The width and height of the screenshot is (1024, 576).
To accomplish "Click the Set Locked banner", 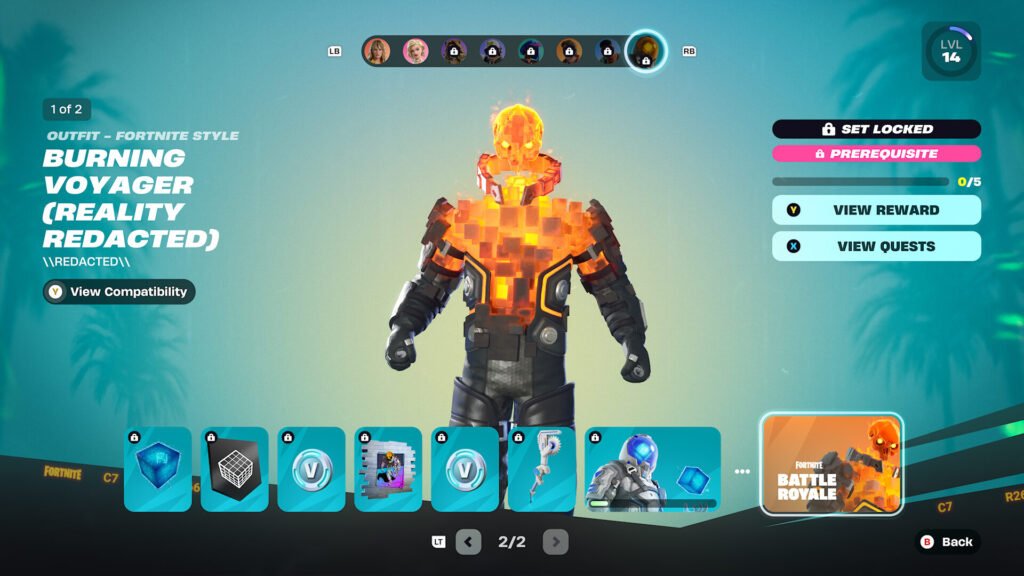I will pyautogui.click(x=876, y=129).
